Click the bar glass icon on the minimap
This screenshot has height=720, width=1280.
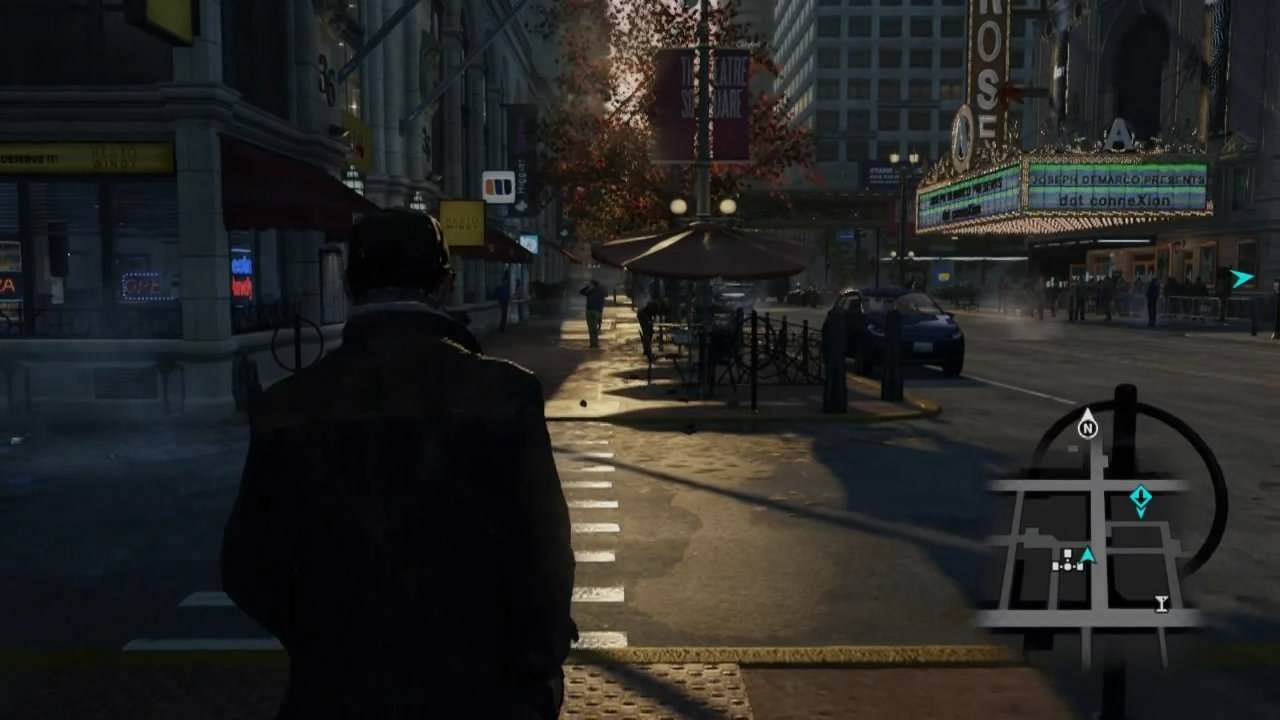pyautogui.click(x=1161, y=602)
